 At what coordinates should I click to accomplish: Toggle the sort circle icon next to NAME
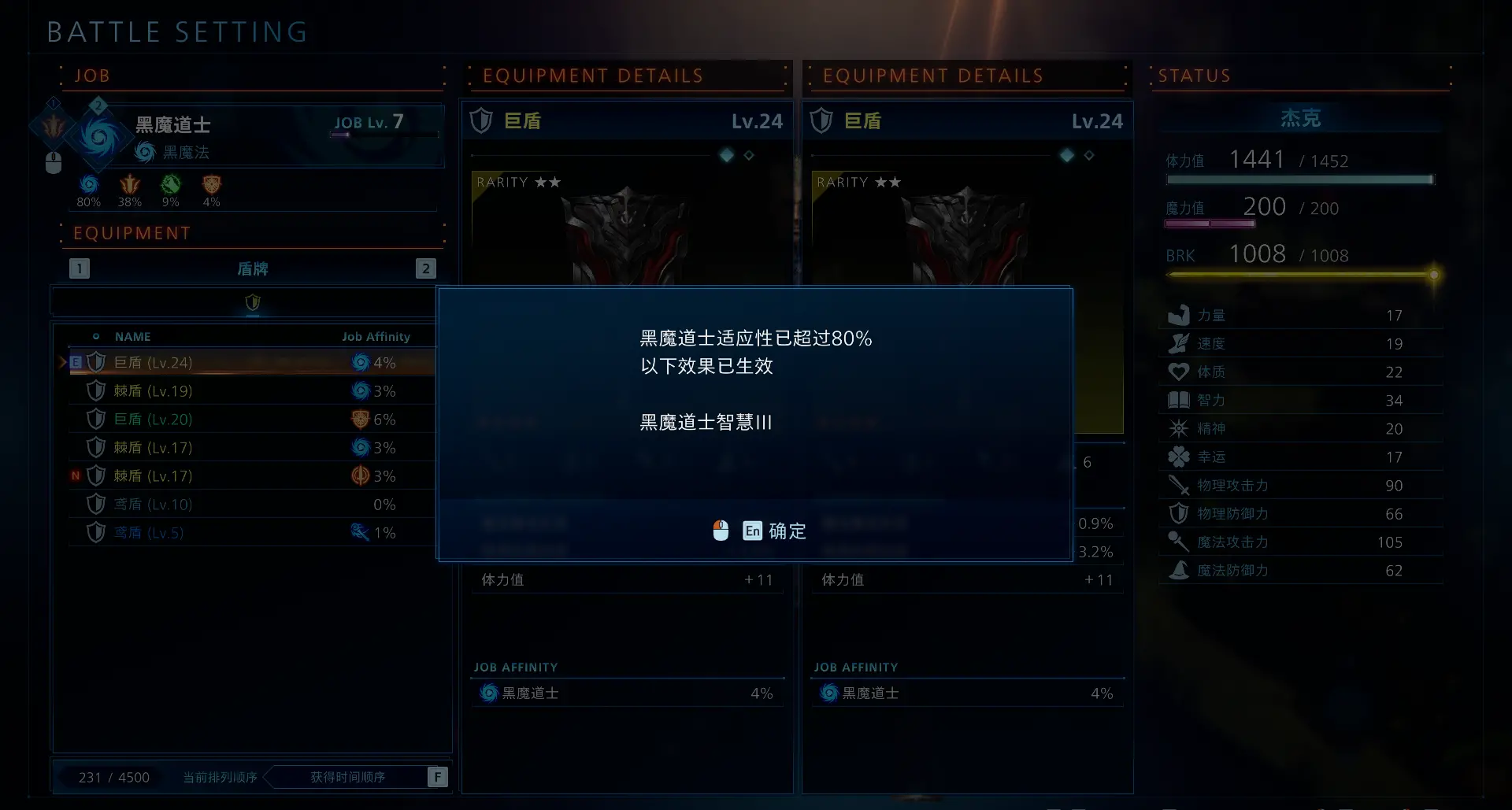pyautogui.click(x=97, y=336)
